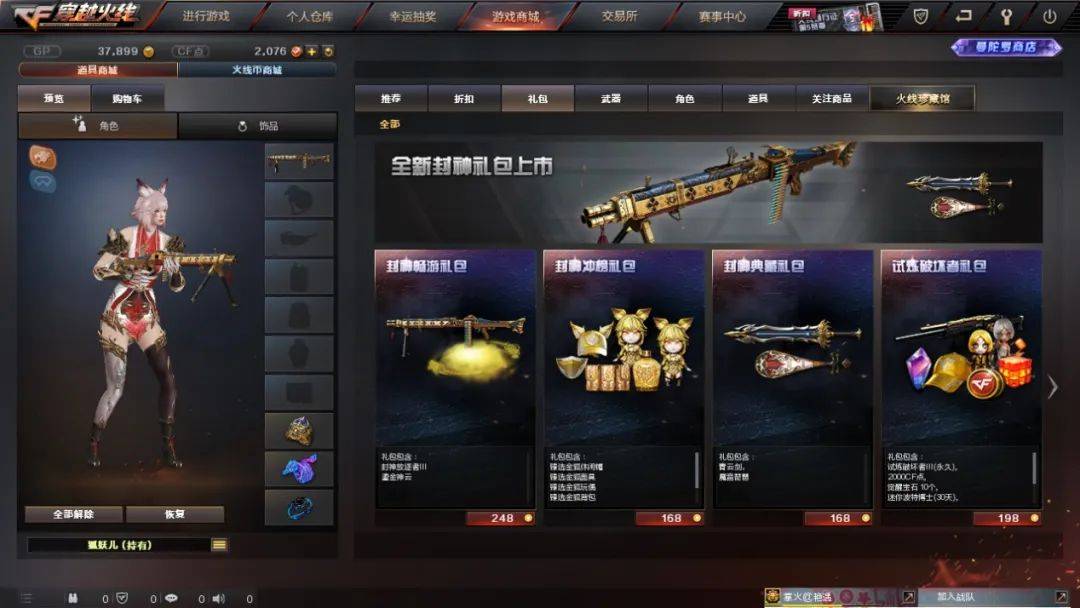The image size is (1080, 608).
Task: Switch to the 关注商品 tab
Action: pyautogui.click(x=832, y=98)
